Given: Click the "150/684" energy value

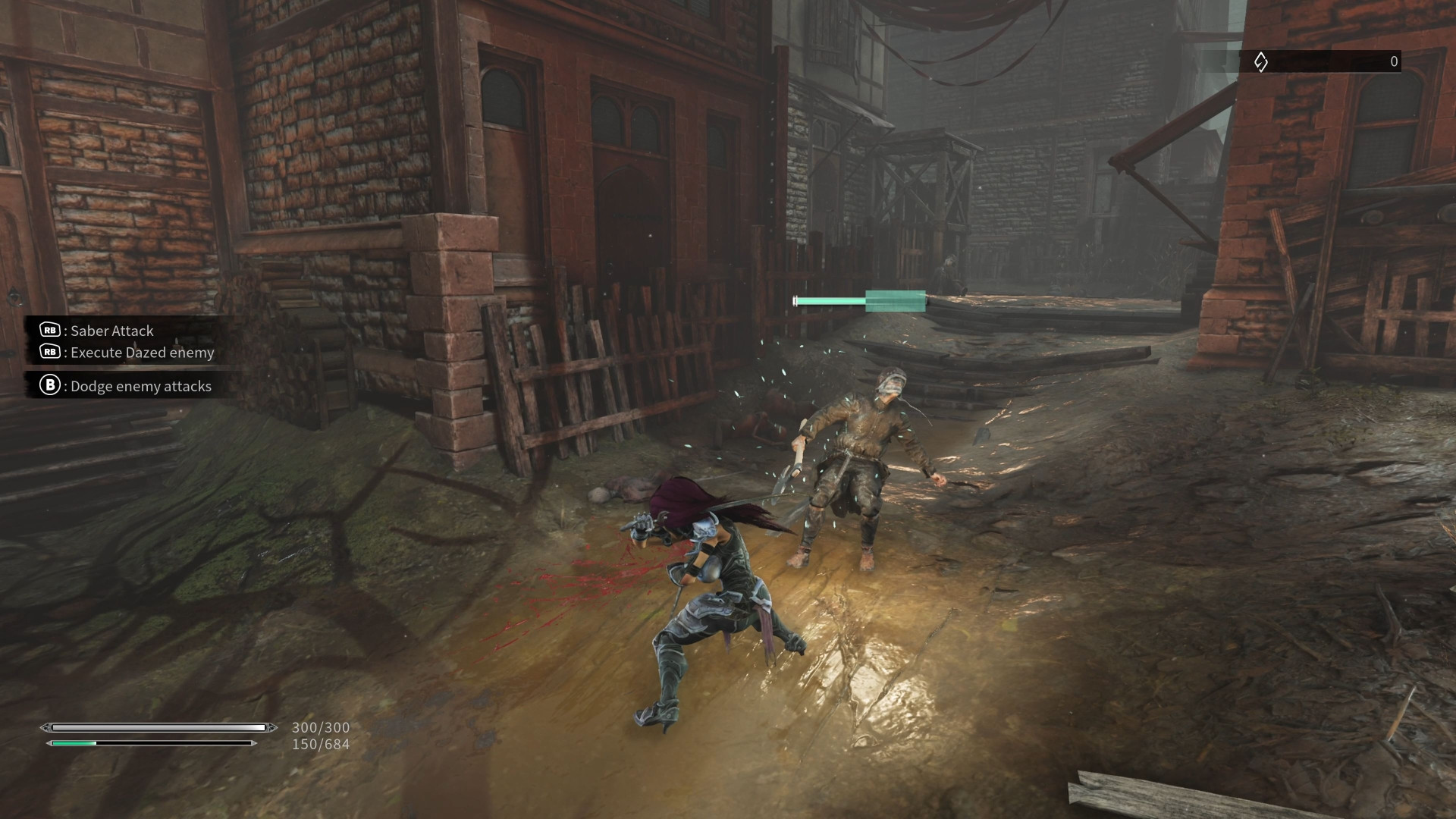Looking at the screenshot, I should (x=320, y=745).
